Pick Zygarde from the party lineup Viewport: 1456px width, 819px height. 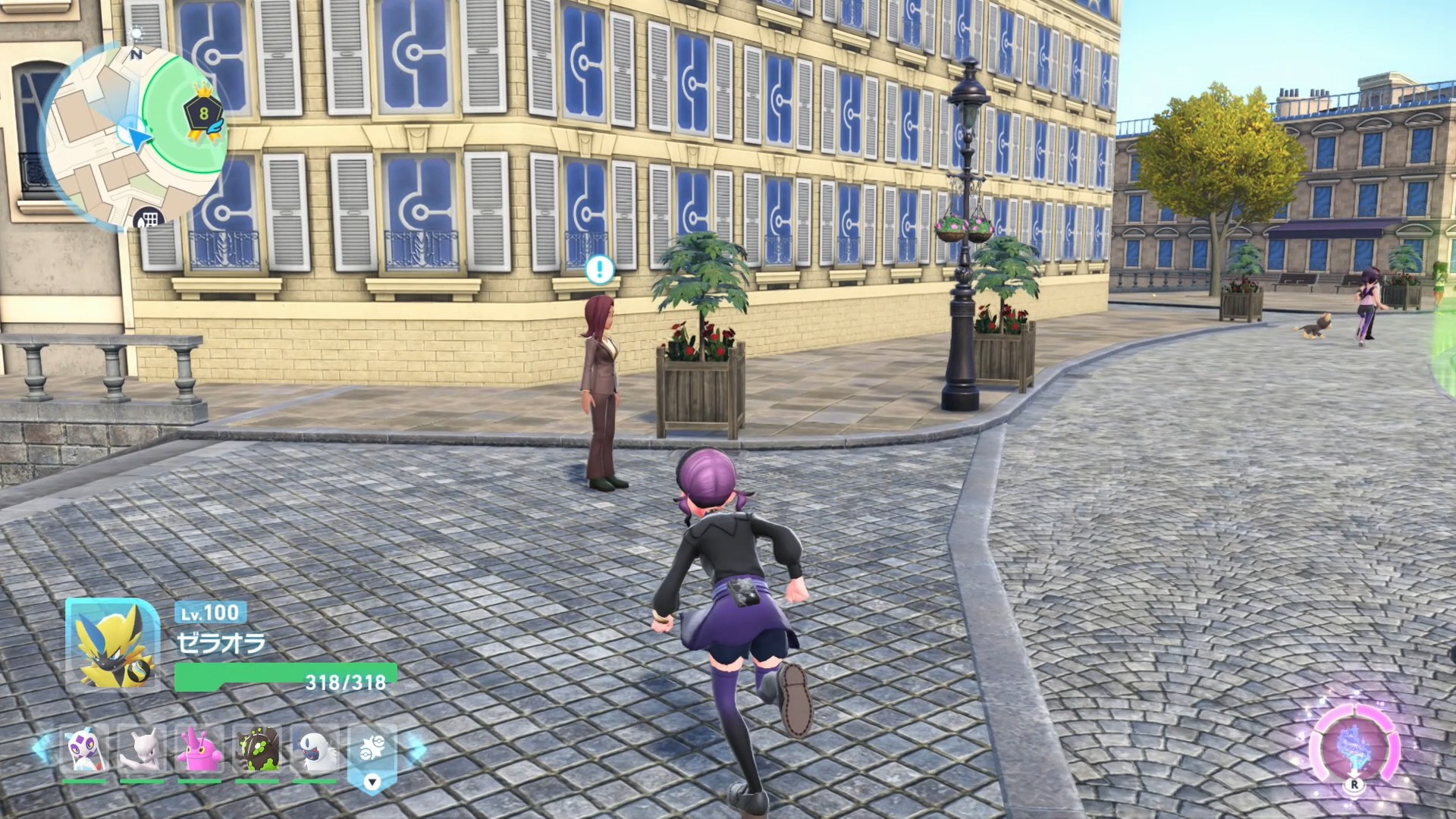click(257, 749)
